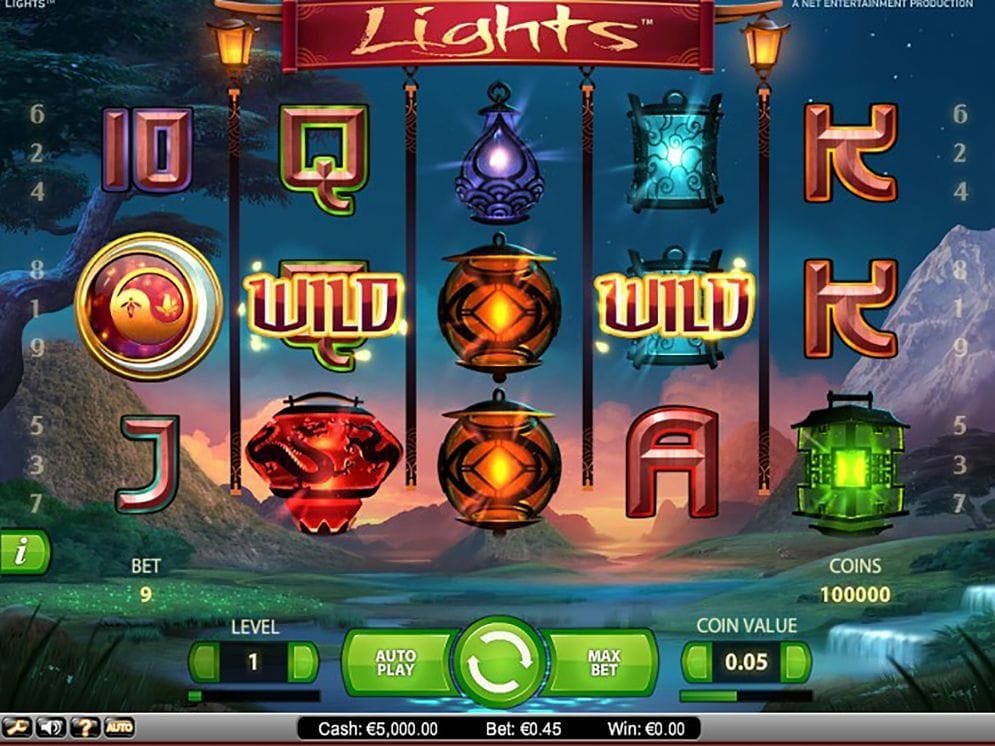Lower the Coin Value
Image resolution: width=995 pixels, height=746 pixels.
pyautogui.click(x=696, y=662)
